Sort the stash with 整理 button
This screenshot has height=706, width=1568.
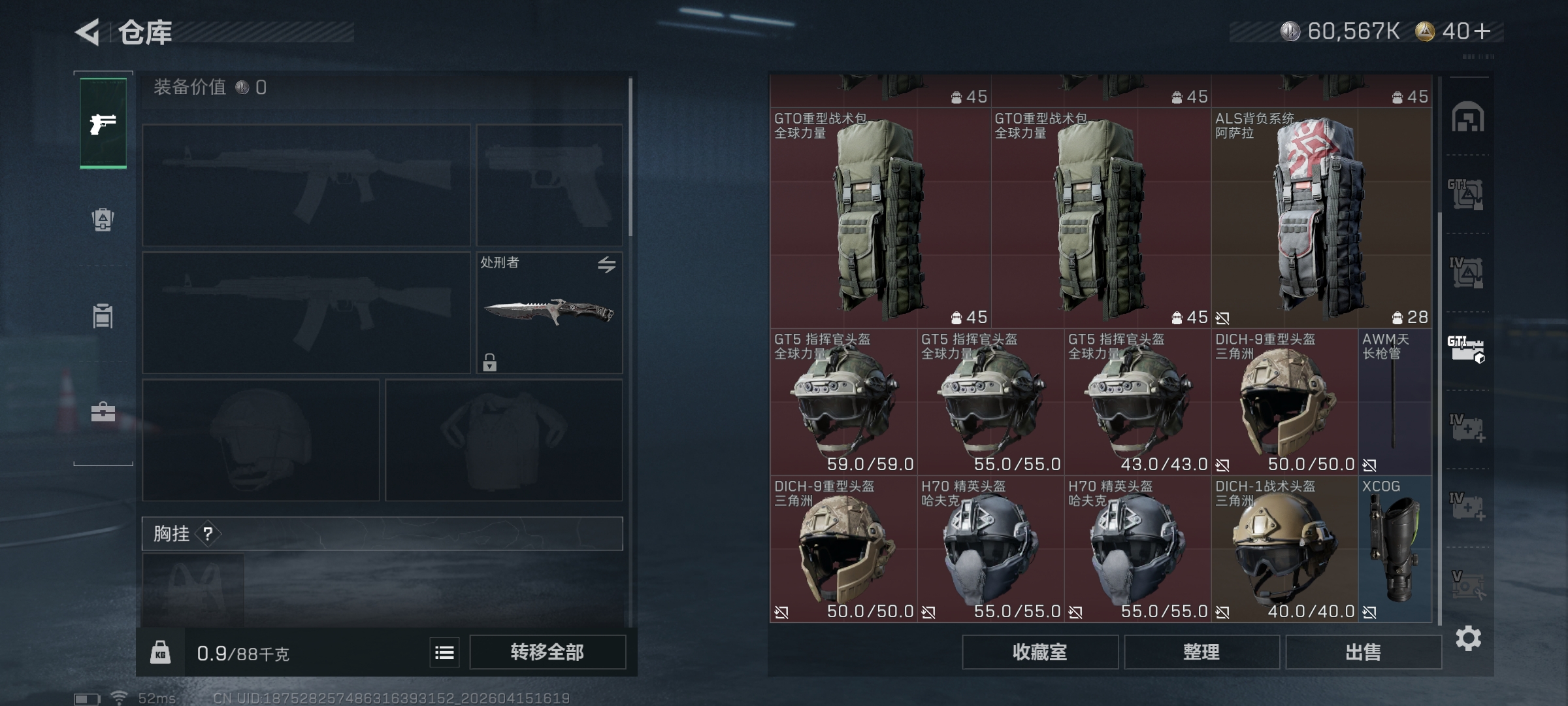coord(1201,652)
